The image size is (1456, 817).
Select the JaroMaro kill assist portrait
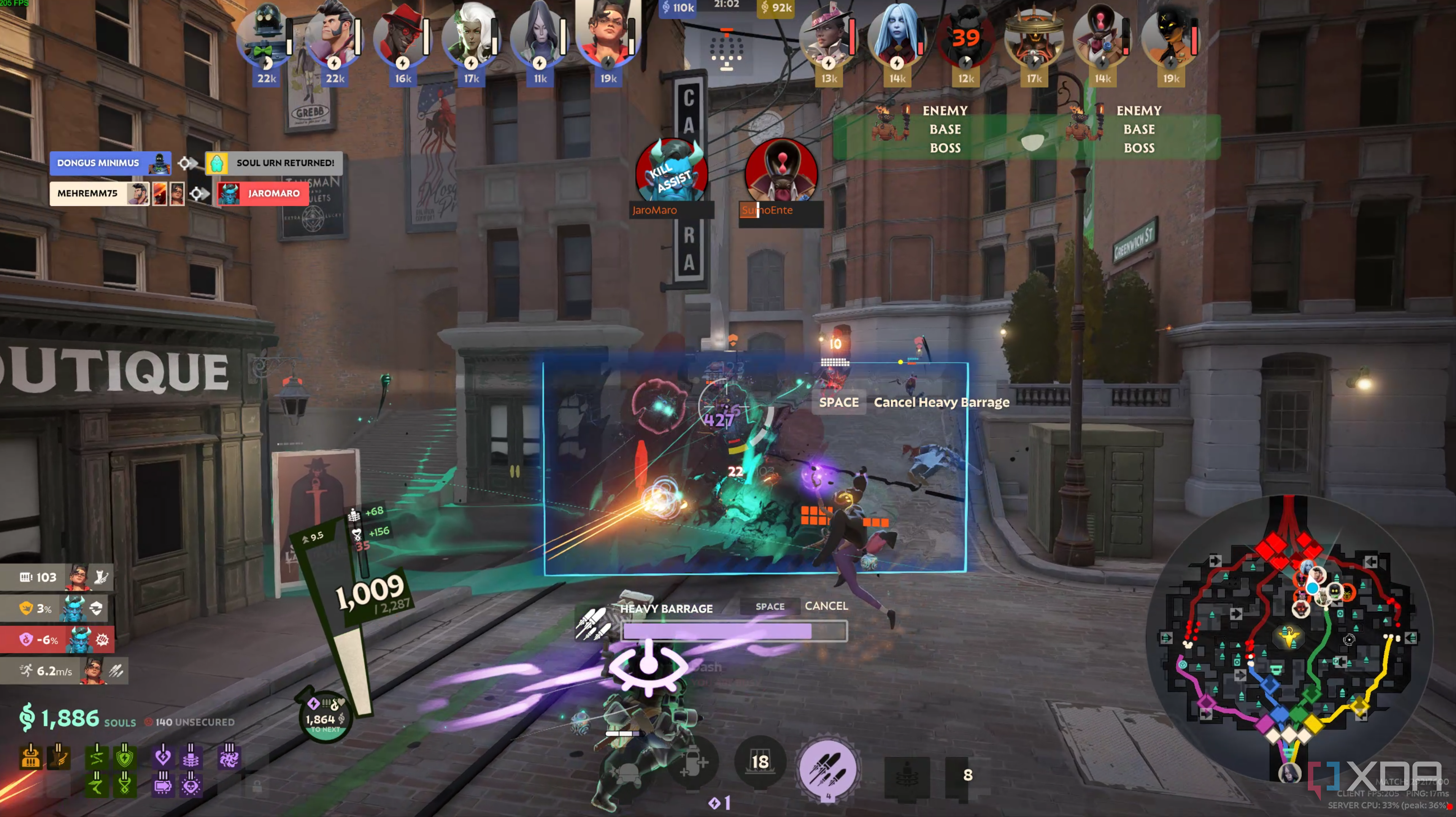pyautogui.click(x=672, y=172)
